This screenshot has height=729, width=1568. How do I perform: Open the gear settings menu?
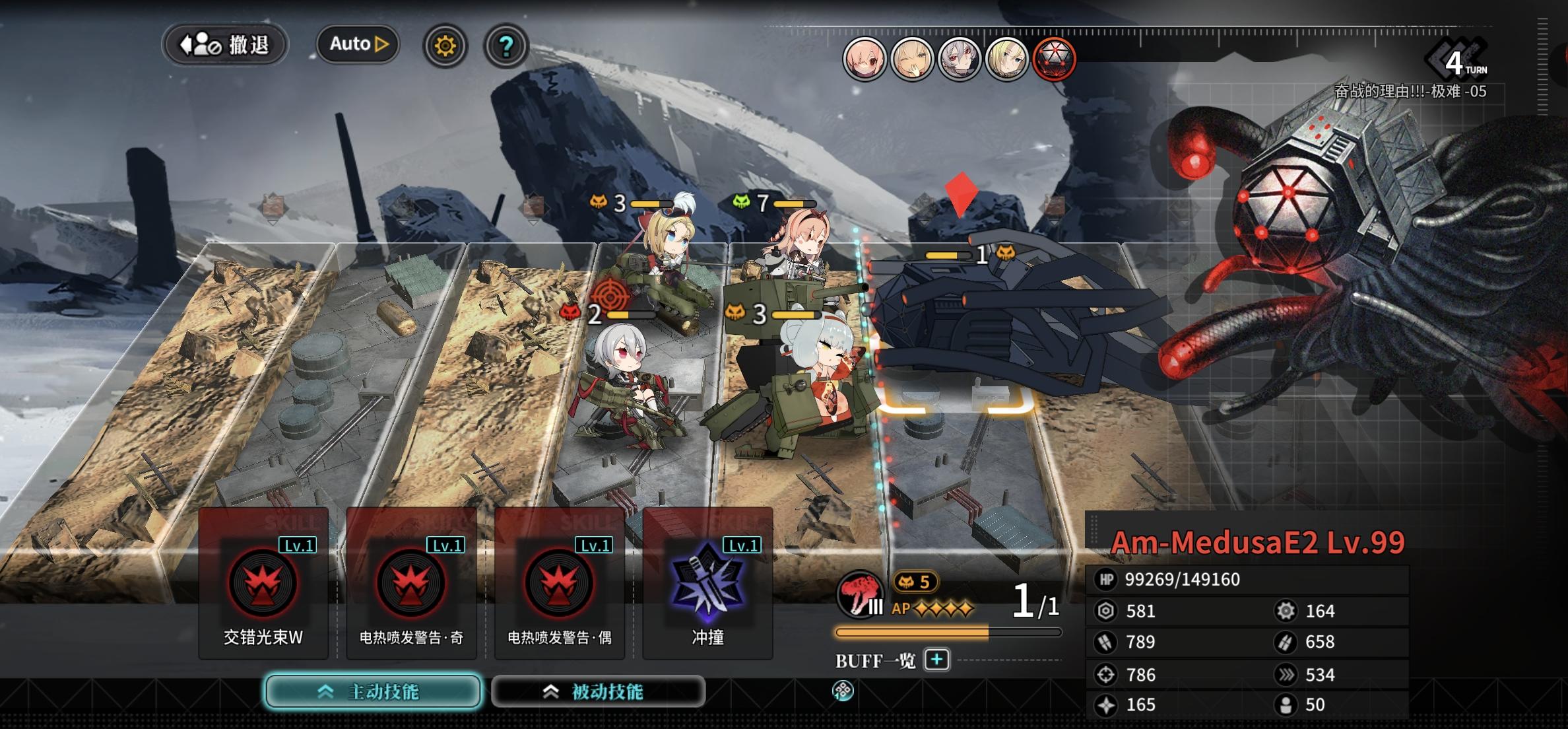click(445, 46)
